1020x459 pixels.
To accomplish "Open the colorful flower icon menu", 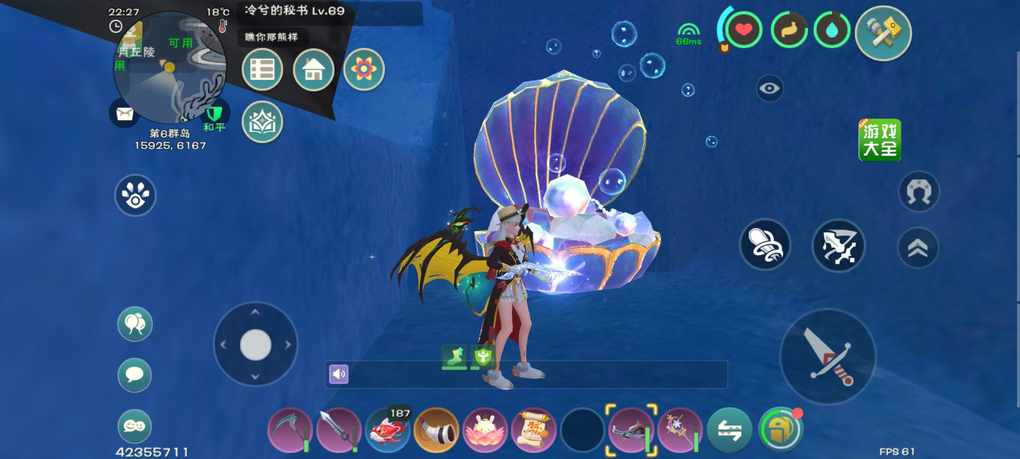I will pos(364,70).
